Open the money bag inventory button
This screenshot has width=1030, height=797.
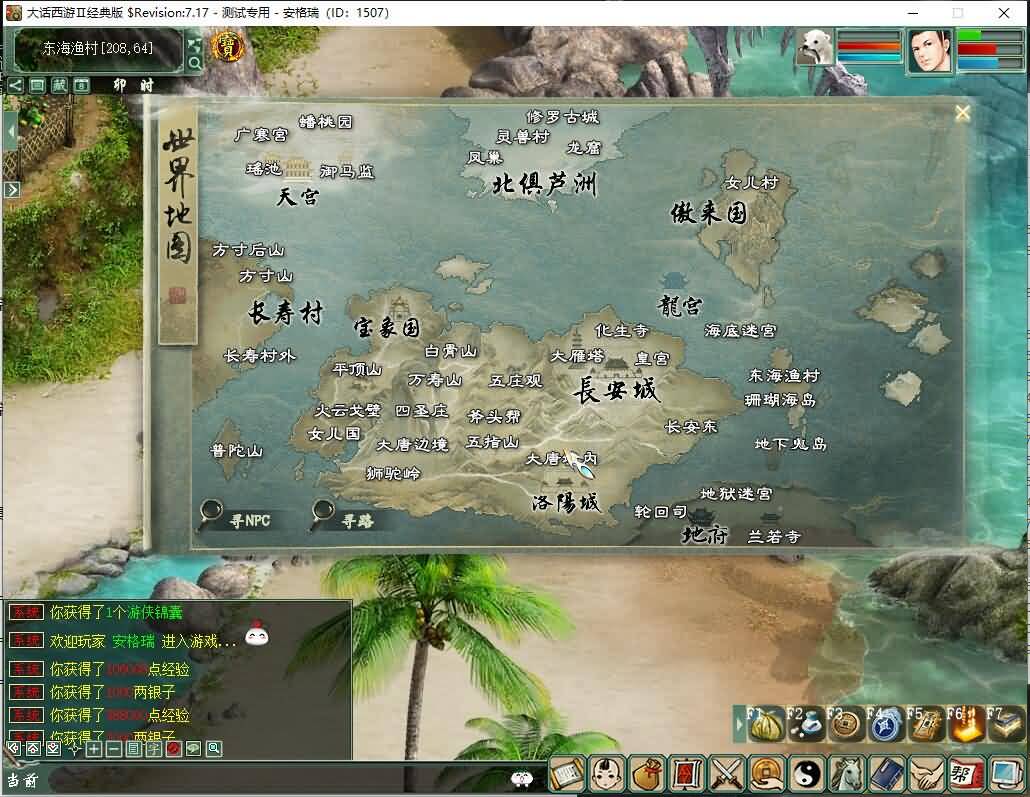646,775
